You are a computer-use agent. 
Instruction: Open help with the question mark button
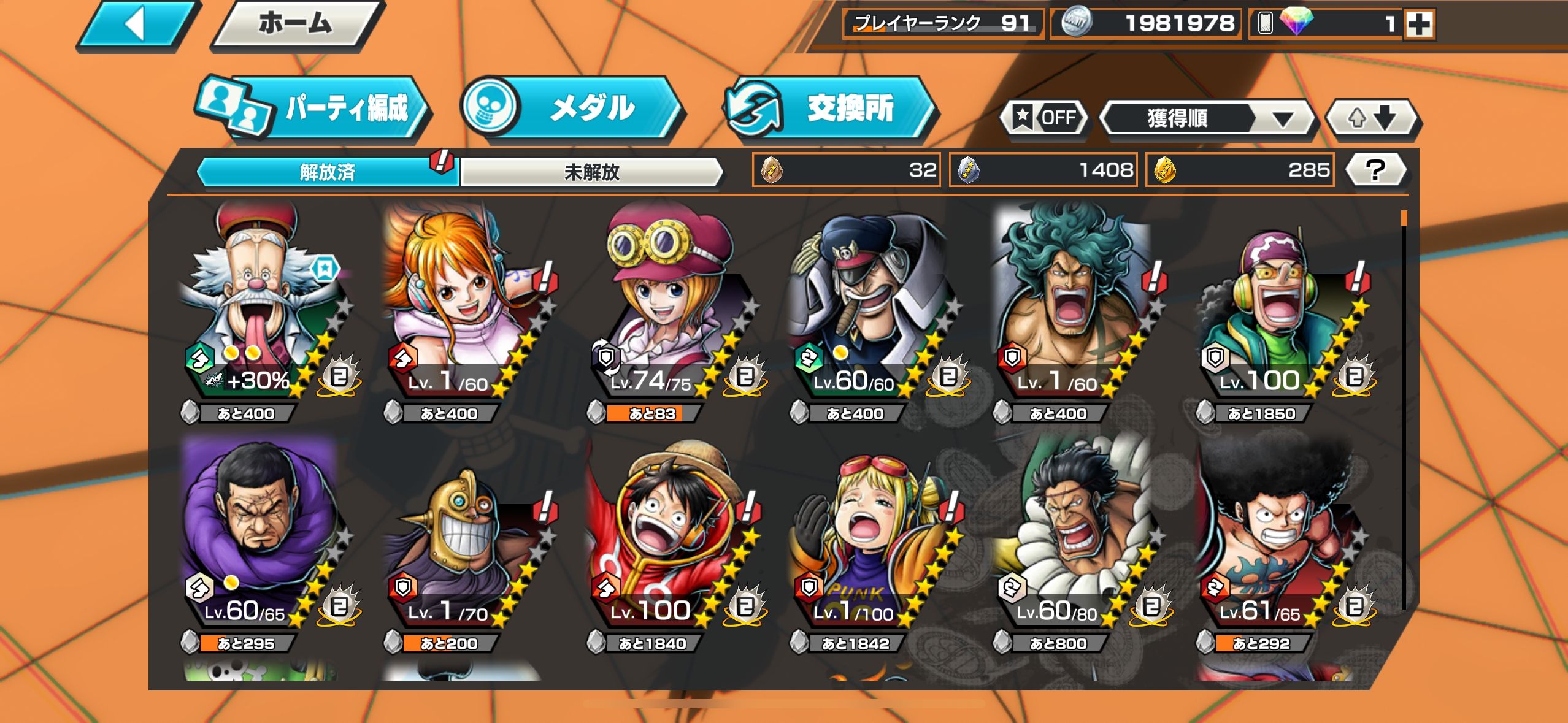tap(1375, 170)
